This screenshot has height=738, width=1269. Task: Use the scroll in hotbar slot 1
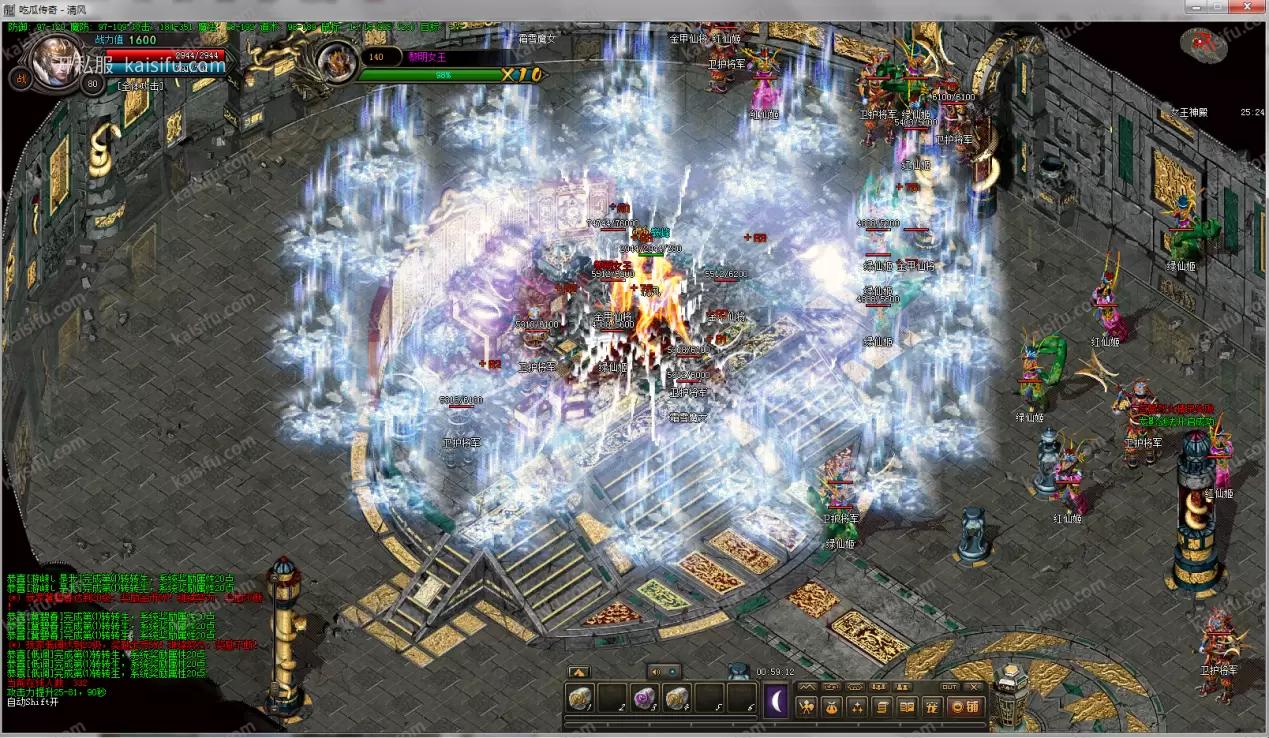[x=579, y=699]
